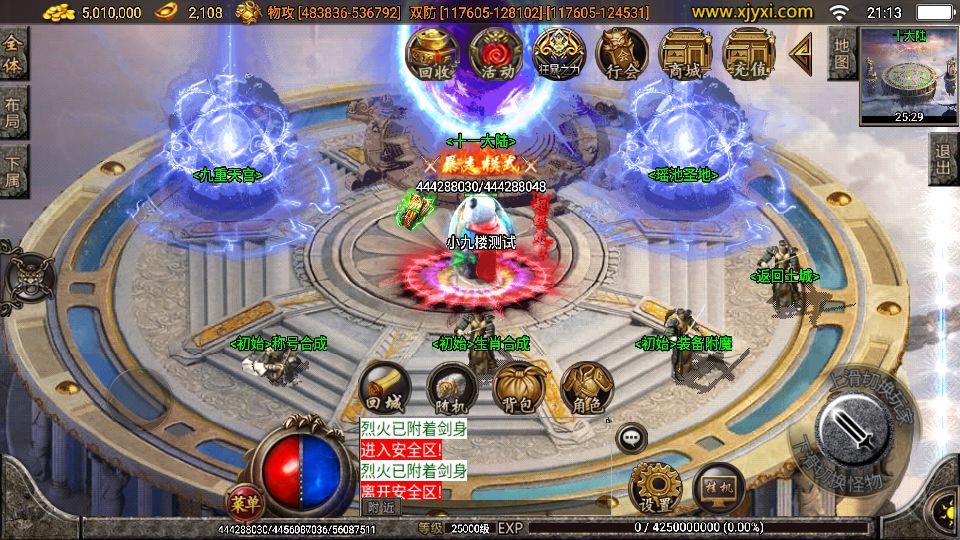Switch to the 下属 tab
This screenshot has width=960, height=540.
tap(13, 169)
